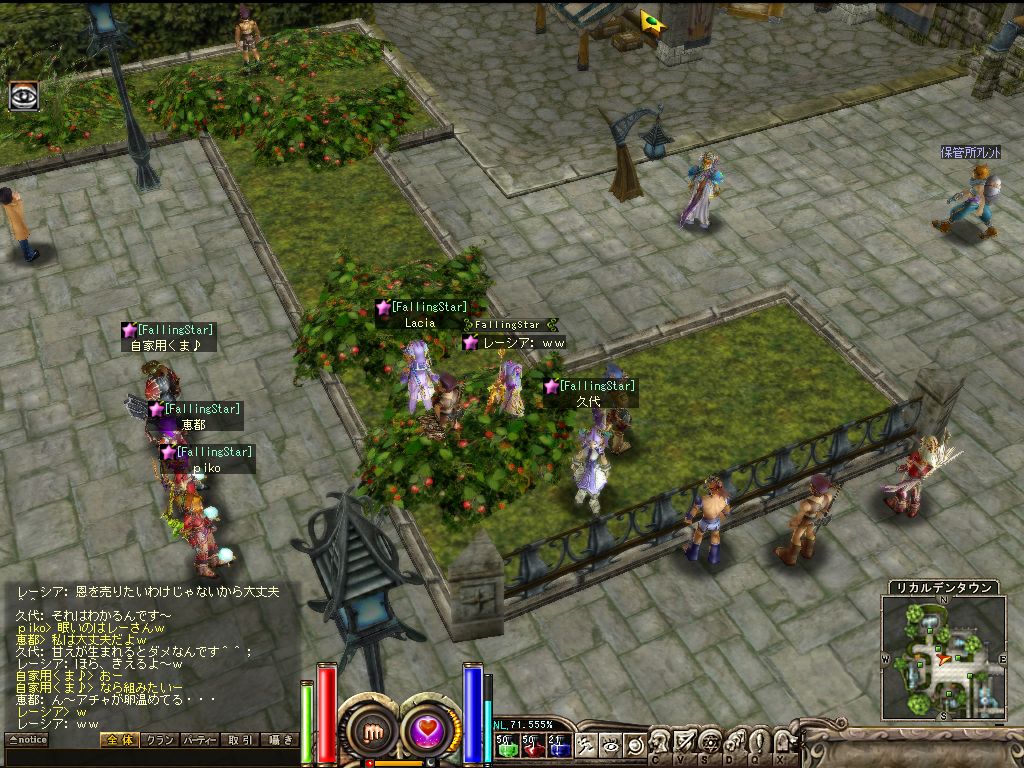
Task: Switch to the 全体 chat tab
Action: click(118, 740)
